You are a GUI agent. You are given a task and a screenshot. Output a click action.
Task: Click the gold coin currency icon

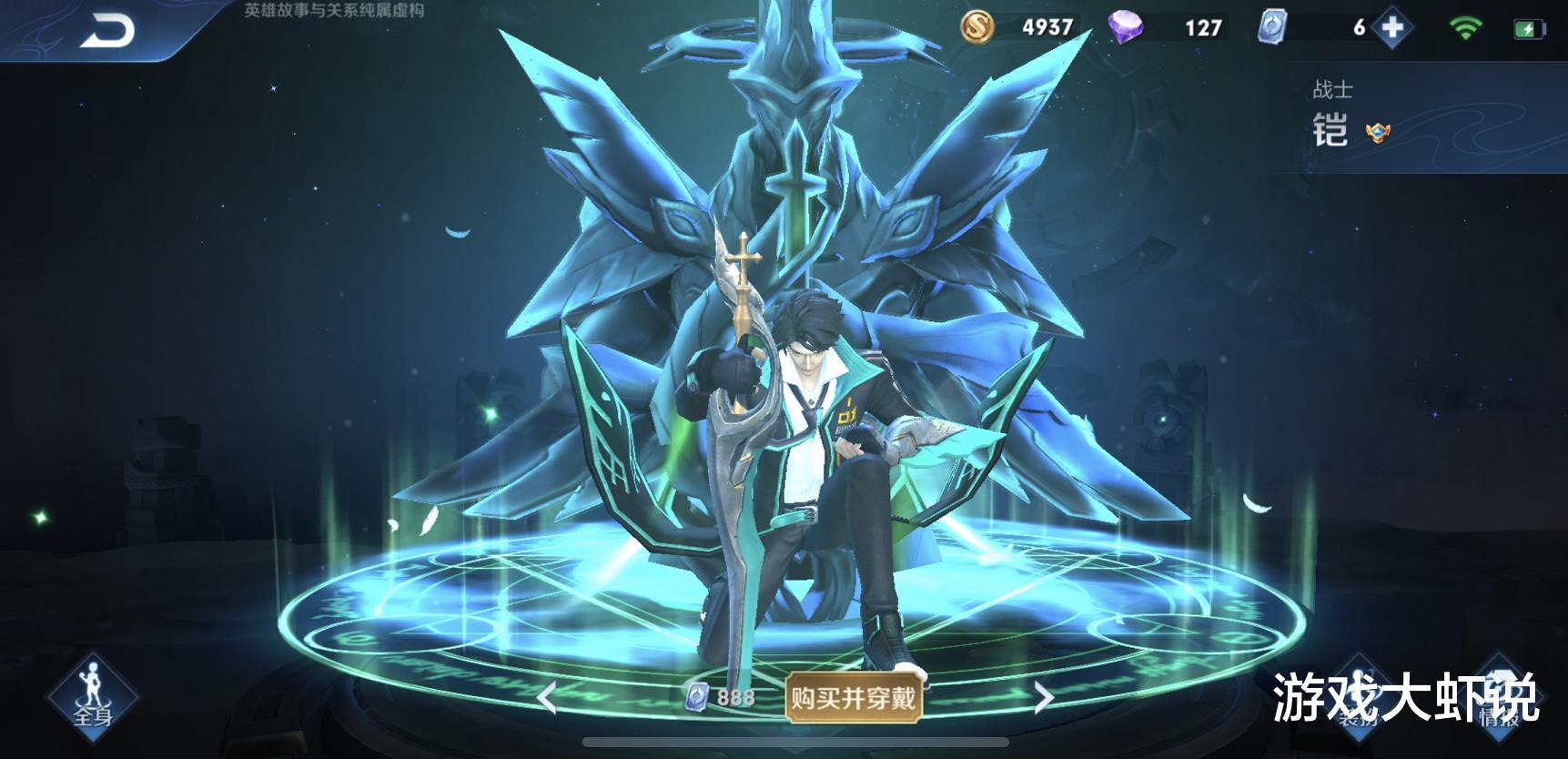point(976,27)
